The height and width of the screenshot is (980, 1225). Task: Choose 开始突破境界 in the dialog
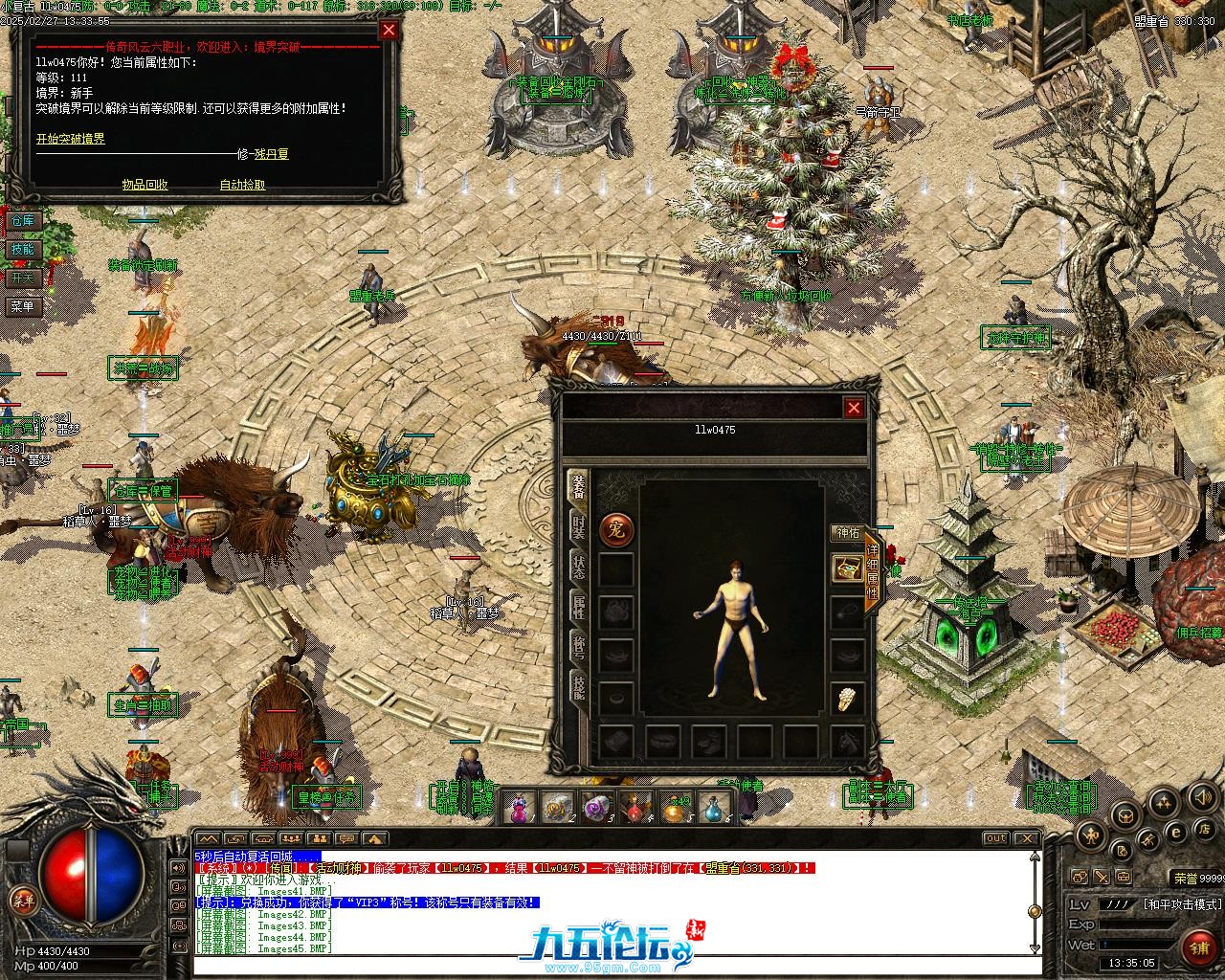point(71,139)
